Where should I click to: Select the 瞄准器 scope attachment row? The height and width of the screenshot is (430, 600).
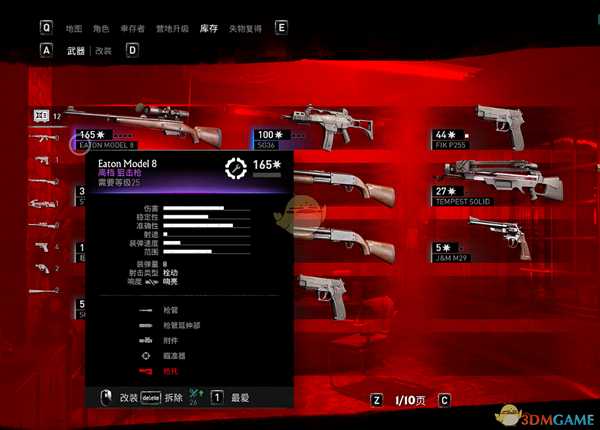174,354
